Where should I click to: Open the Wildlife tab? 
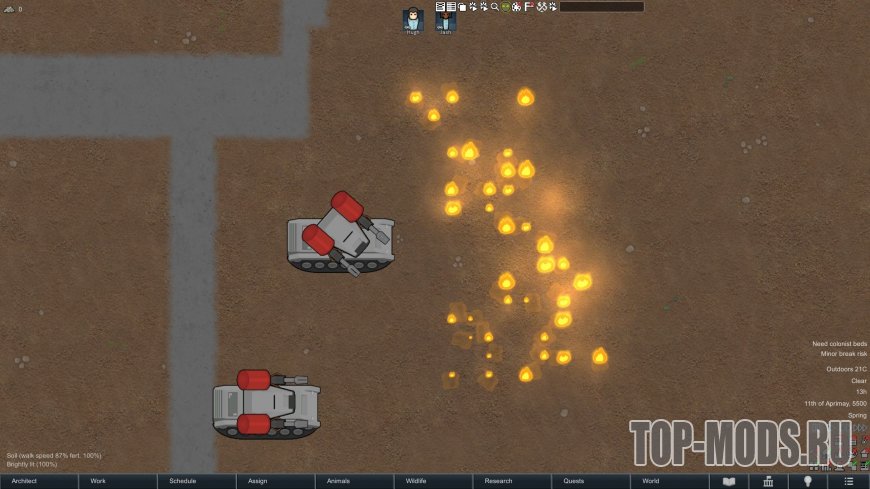tap(434, 481)
